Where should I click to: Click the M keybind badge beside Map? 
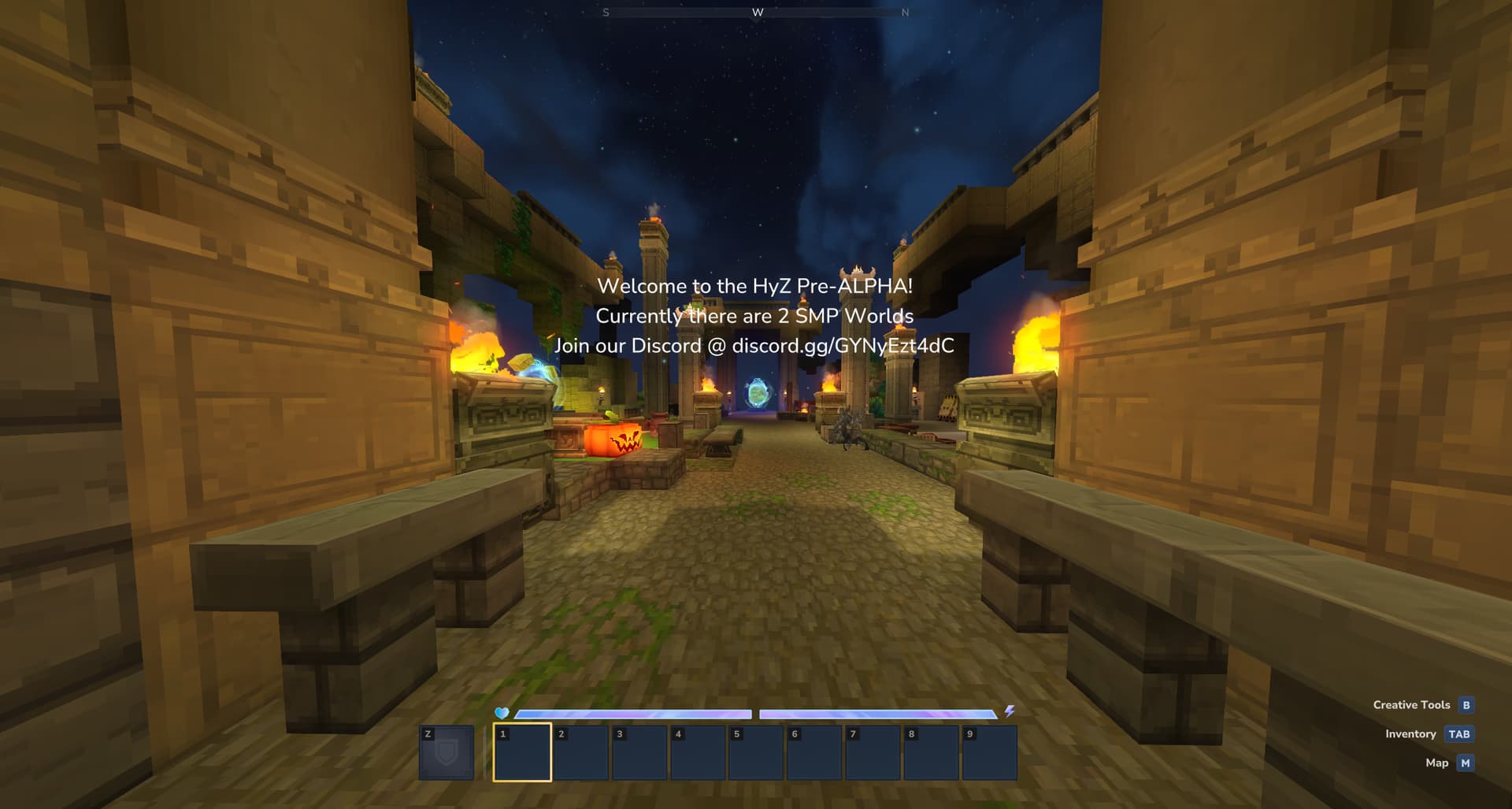(x=1466, y=763)
